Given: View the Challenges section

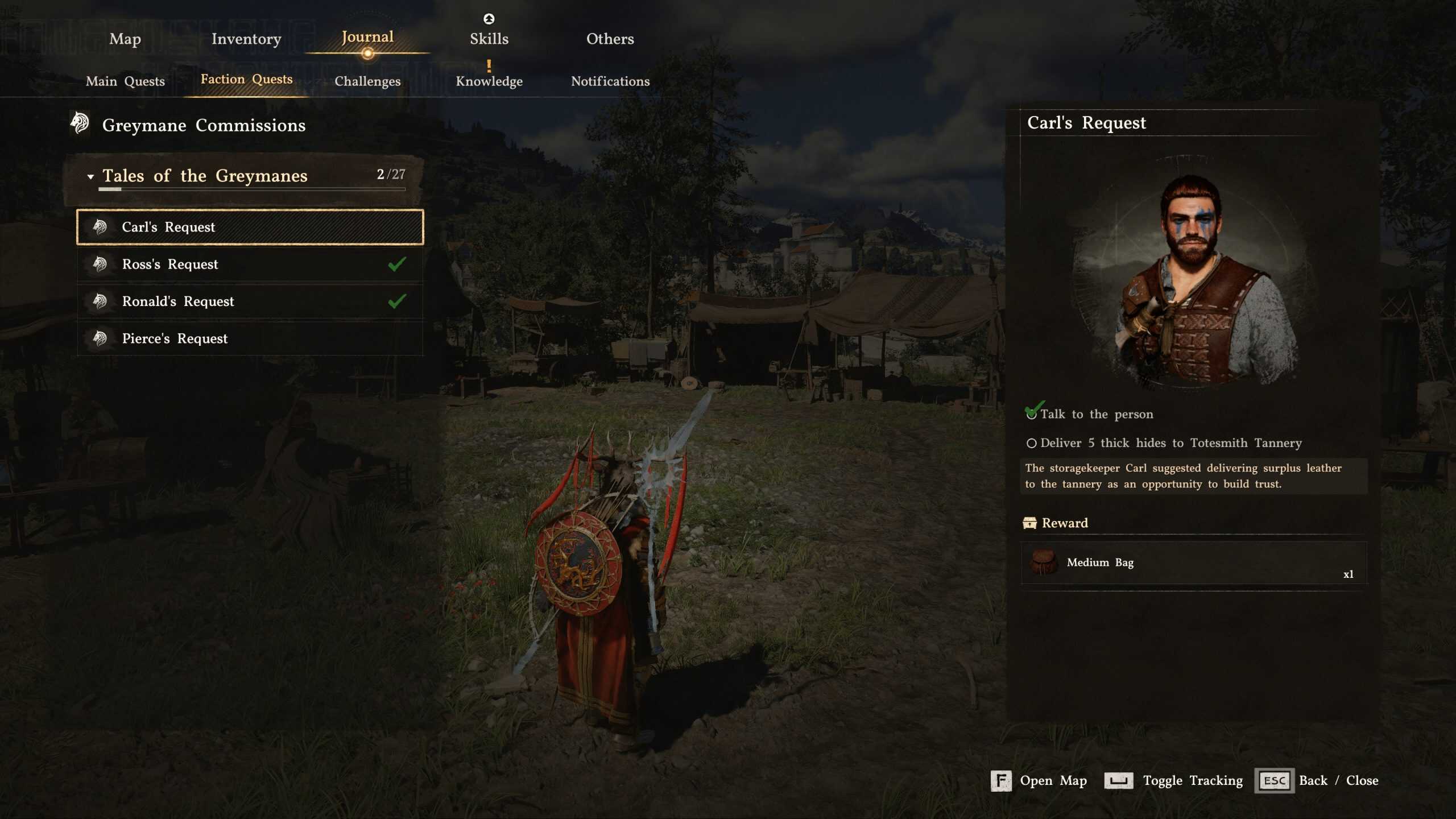Looking at the screenshot, I should [x=367, y=81].
